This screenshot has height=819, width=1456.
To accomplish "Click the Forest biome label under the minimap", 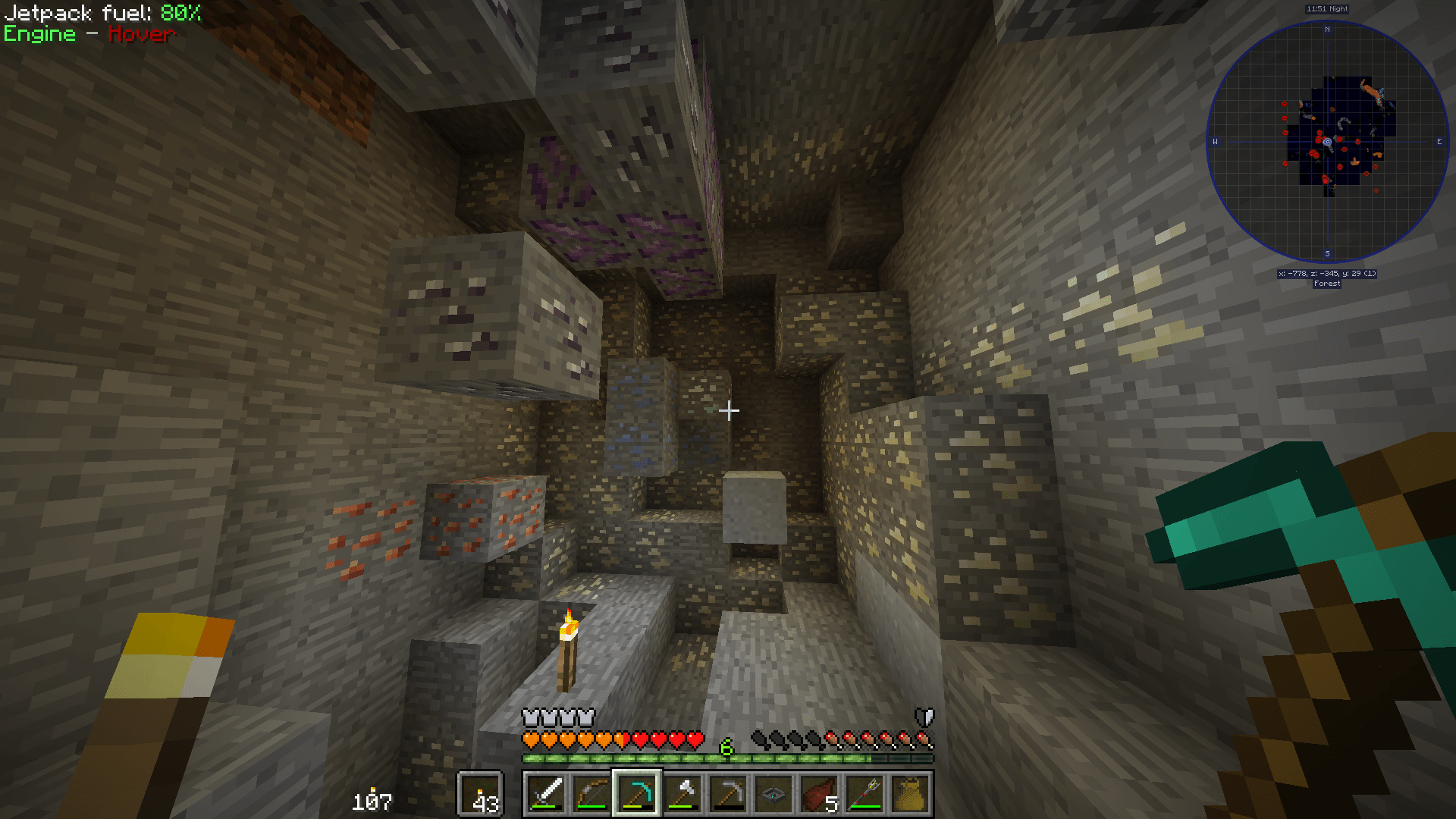I will 1326,283.
